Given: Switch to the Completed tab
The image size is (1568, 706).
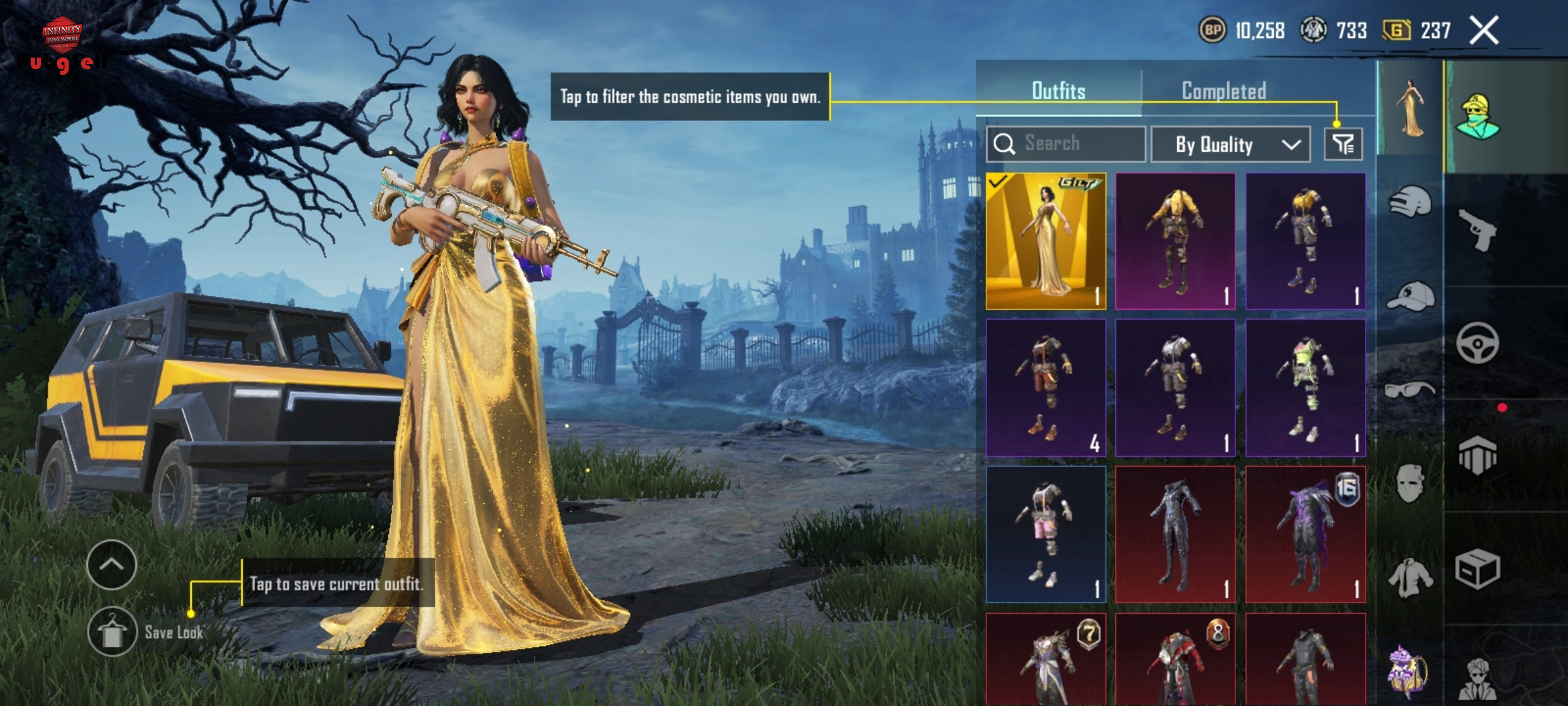Looking at the screenshot, I should (x=1224, y=91).
